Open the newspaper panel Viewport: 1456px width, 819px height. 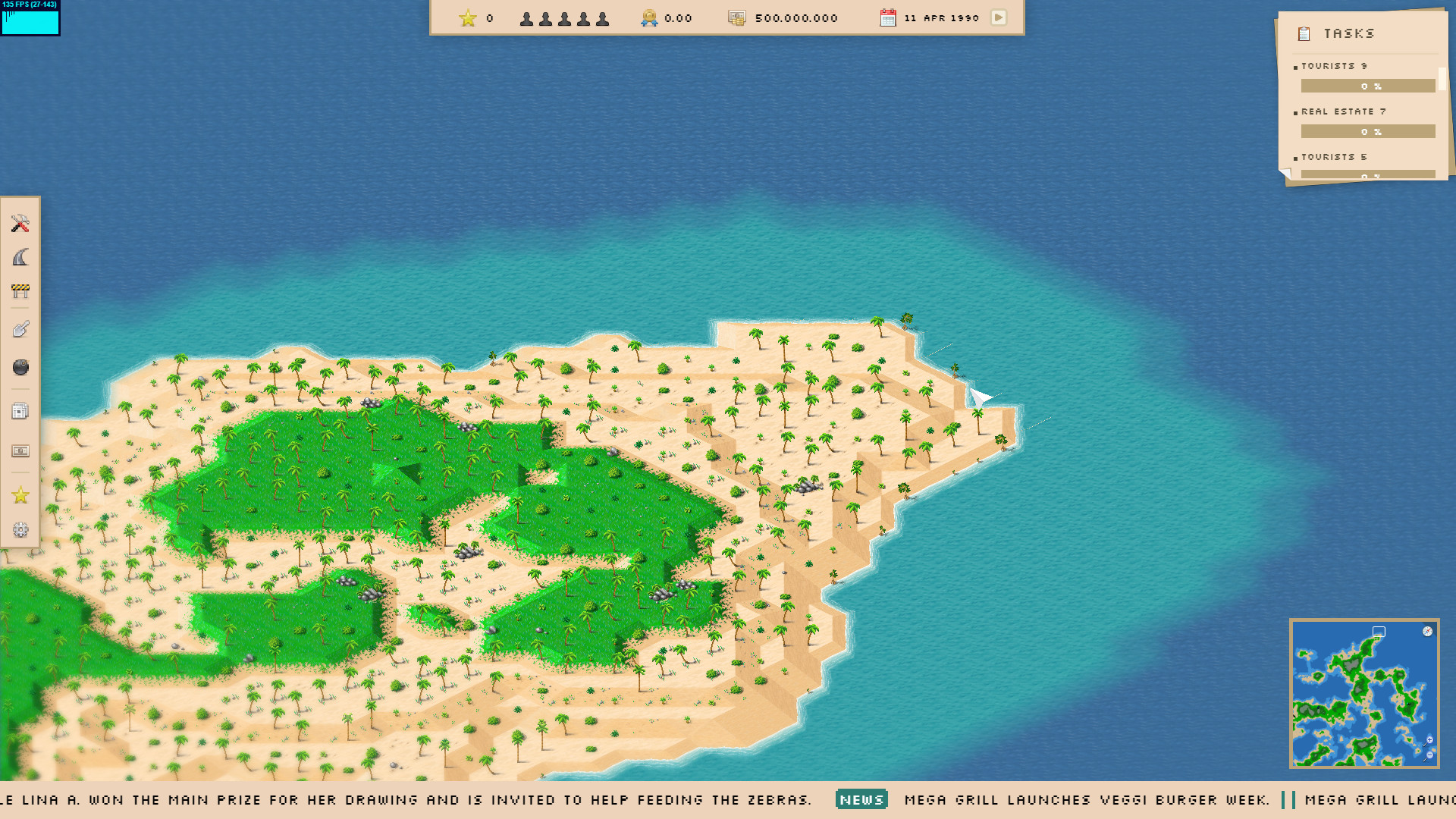click(20, 410)
